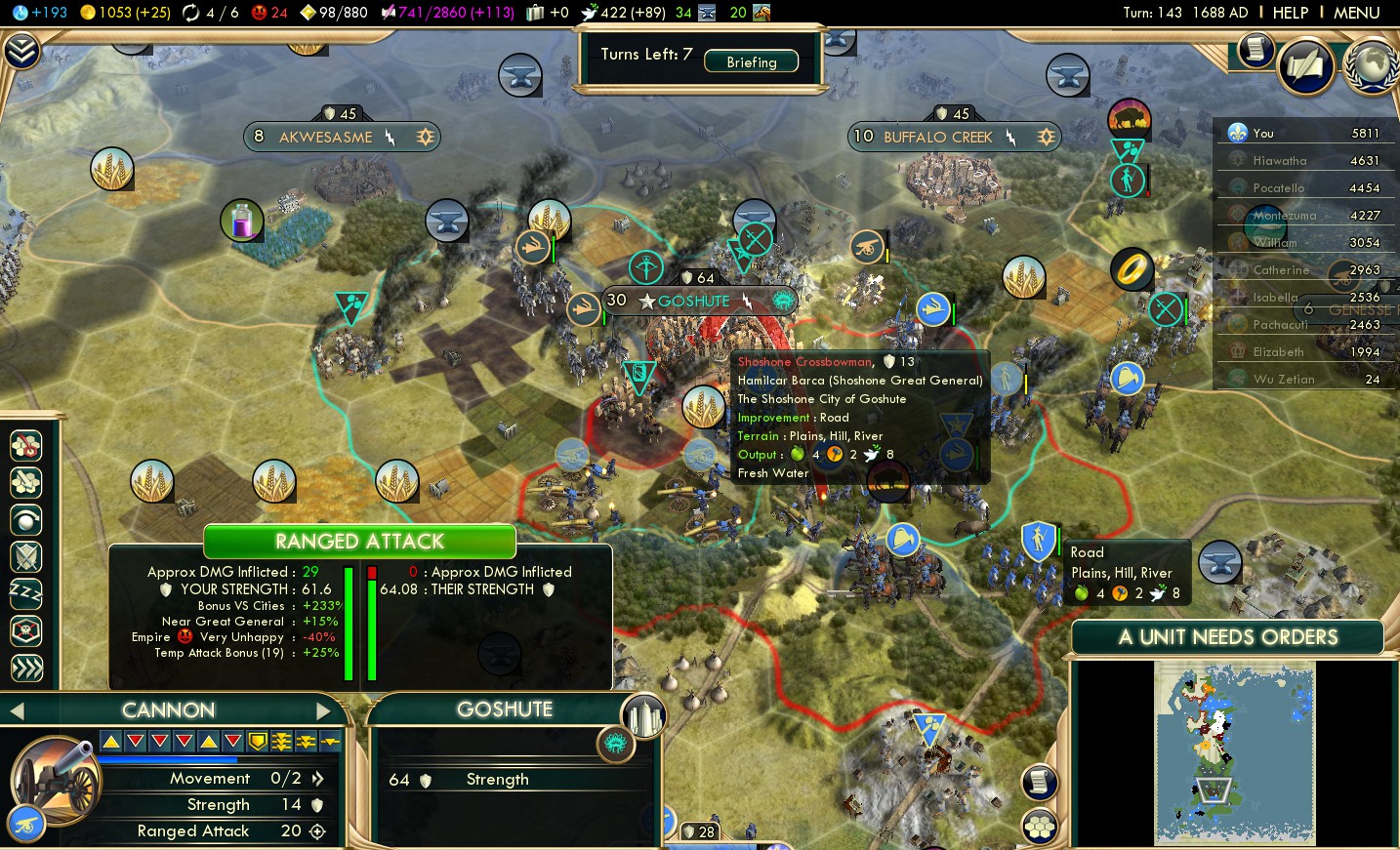Open the Goshute city banner
The image size is (1400, 850).
693,302
